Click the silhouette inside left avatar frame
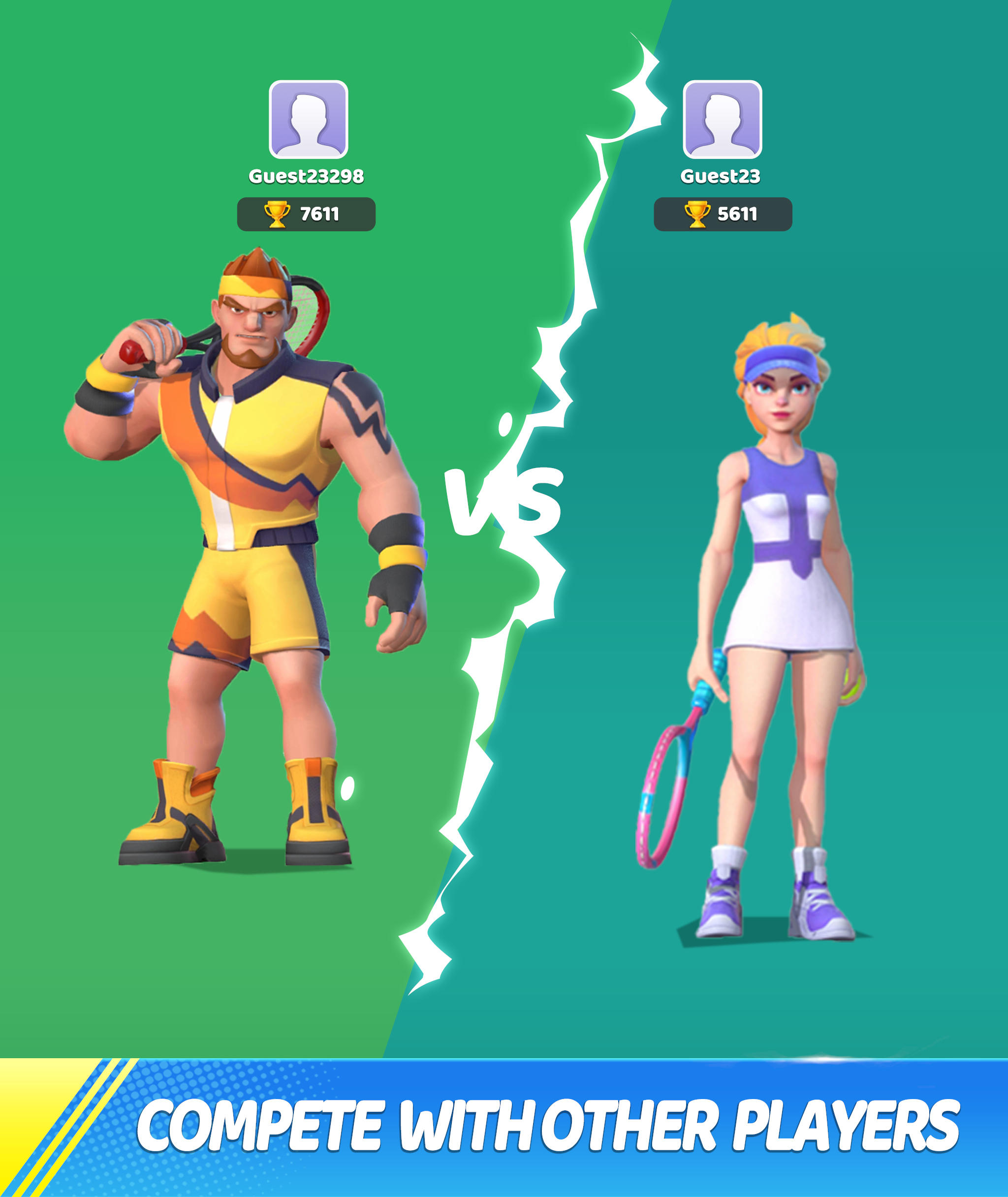Viewport: 1008px width, 1197px height. (x=309, y=120)
